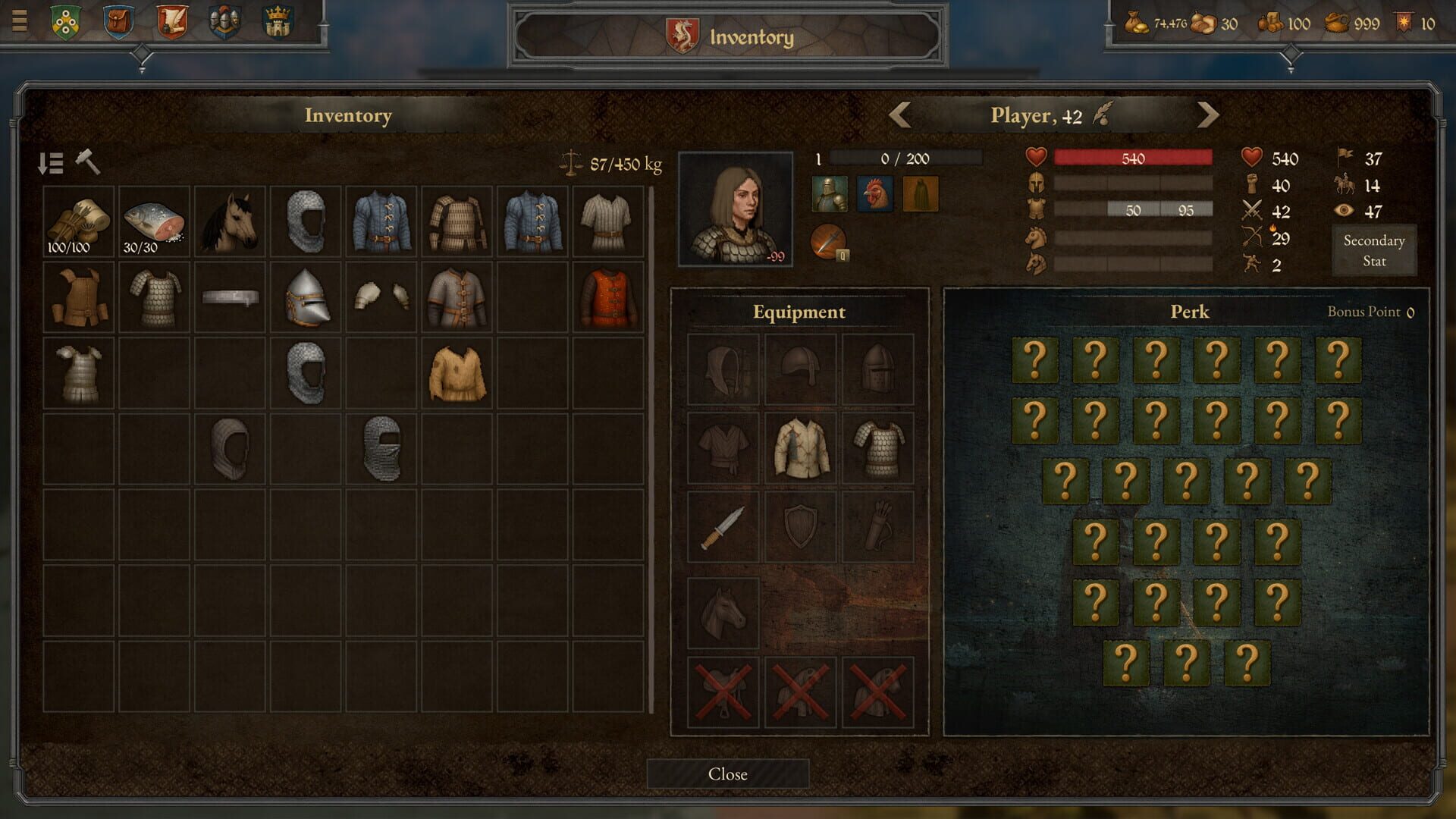Click the left arrow to view previous character

[899, 115]
